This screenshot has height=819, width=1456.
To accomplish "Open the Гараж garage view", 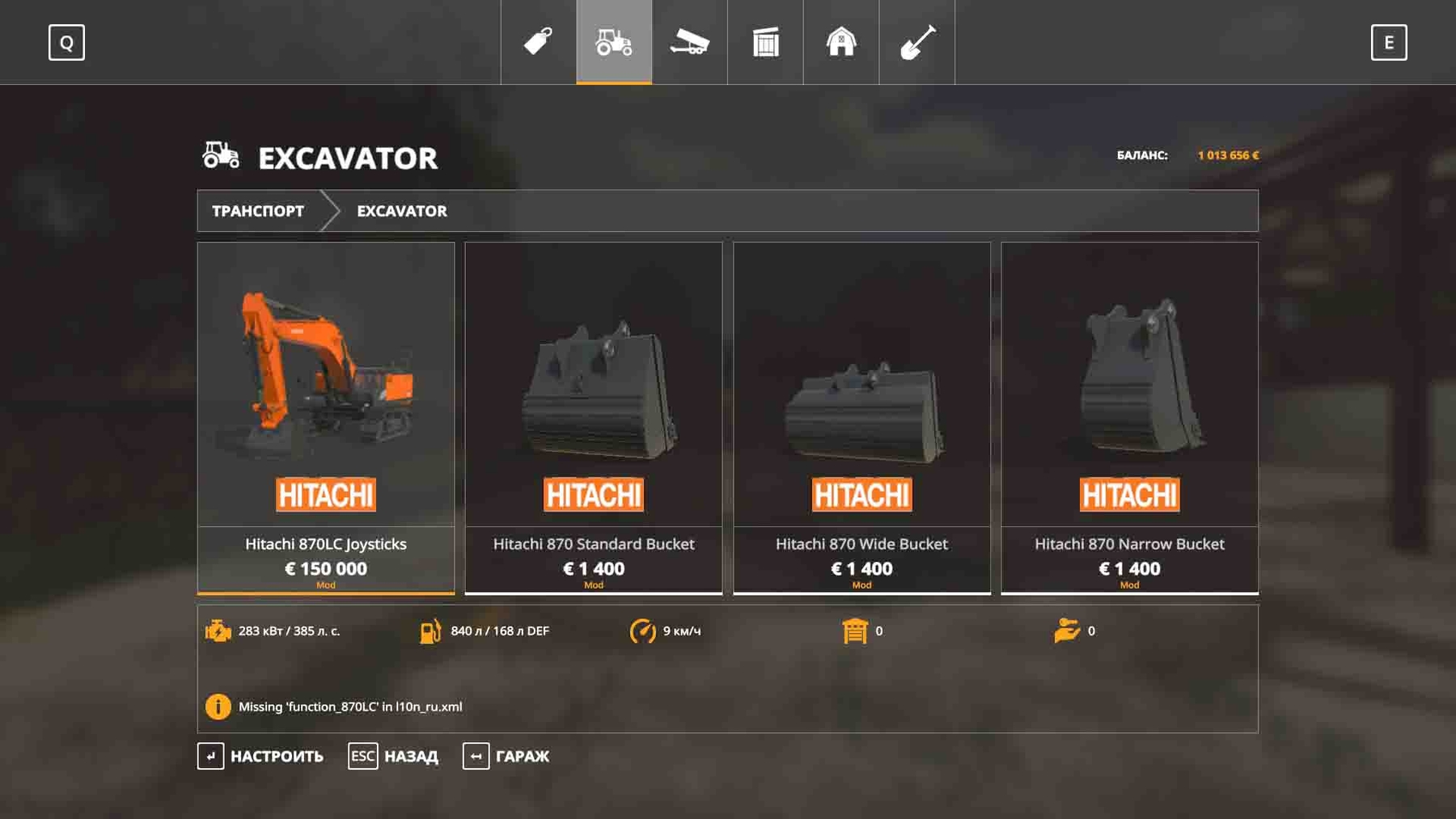I will [x=506, y=756].
